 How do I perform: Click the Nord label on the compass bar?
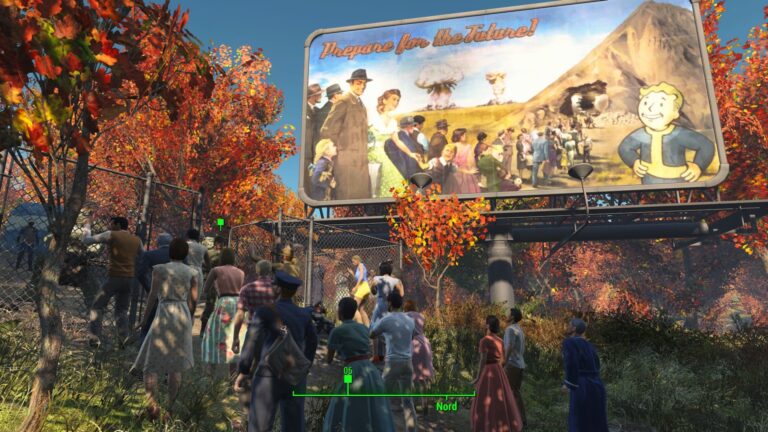(x=446, y=406)
